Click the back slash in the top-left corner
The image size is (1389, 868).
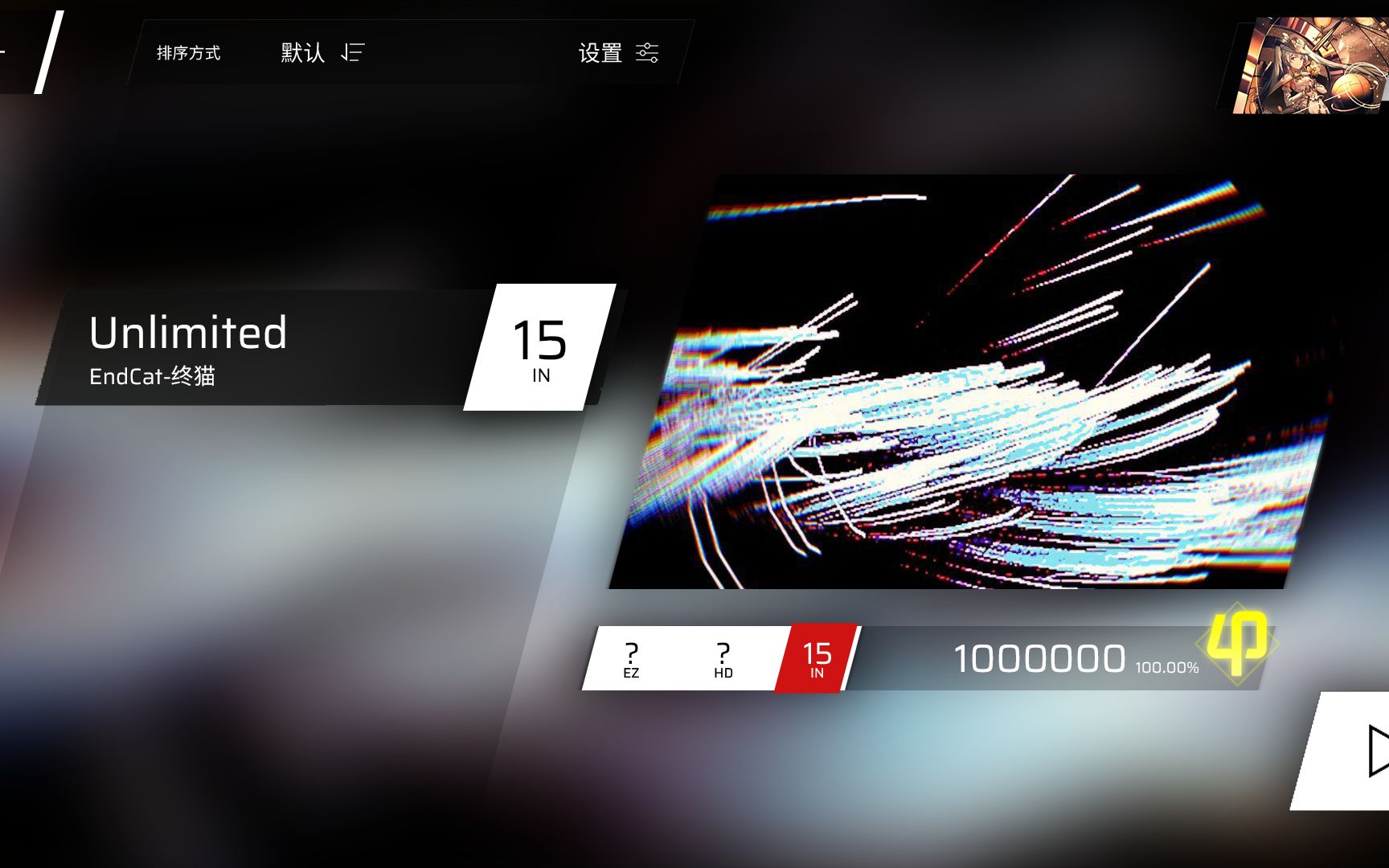click(x=48, y=51)
